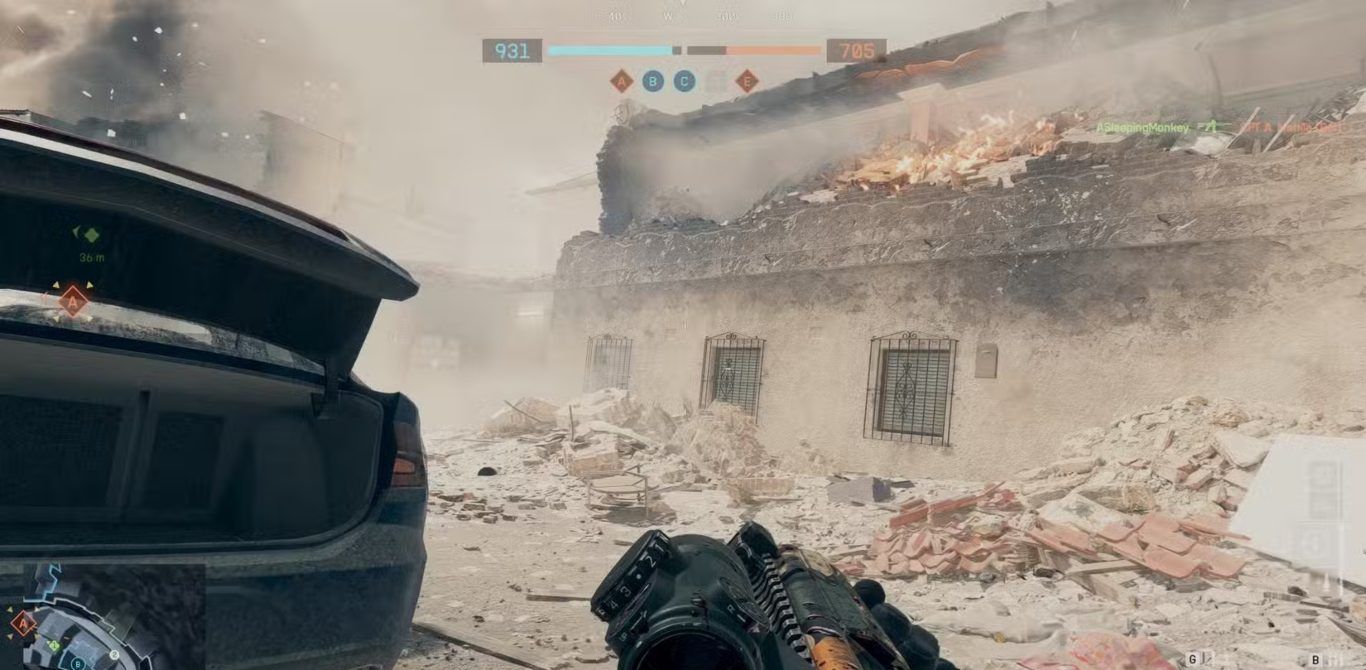The width and height of the screenshot is (1366, 670).
Task: Select objective B icon in top capture bar
Action: (653, 81)
